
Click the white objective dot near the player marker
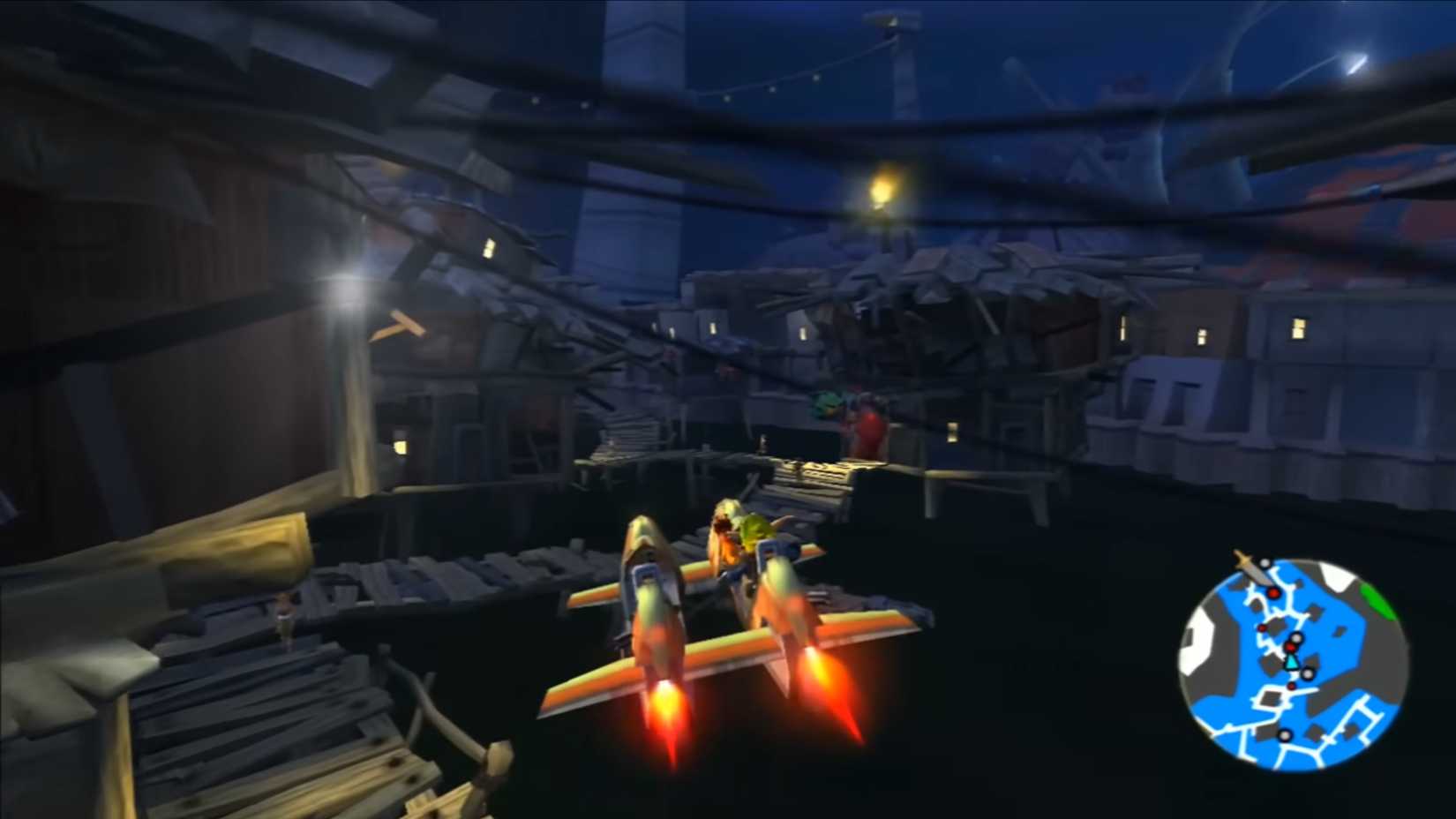(1295, 637)
